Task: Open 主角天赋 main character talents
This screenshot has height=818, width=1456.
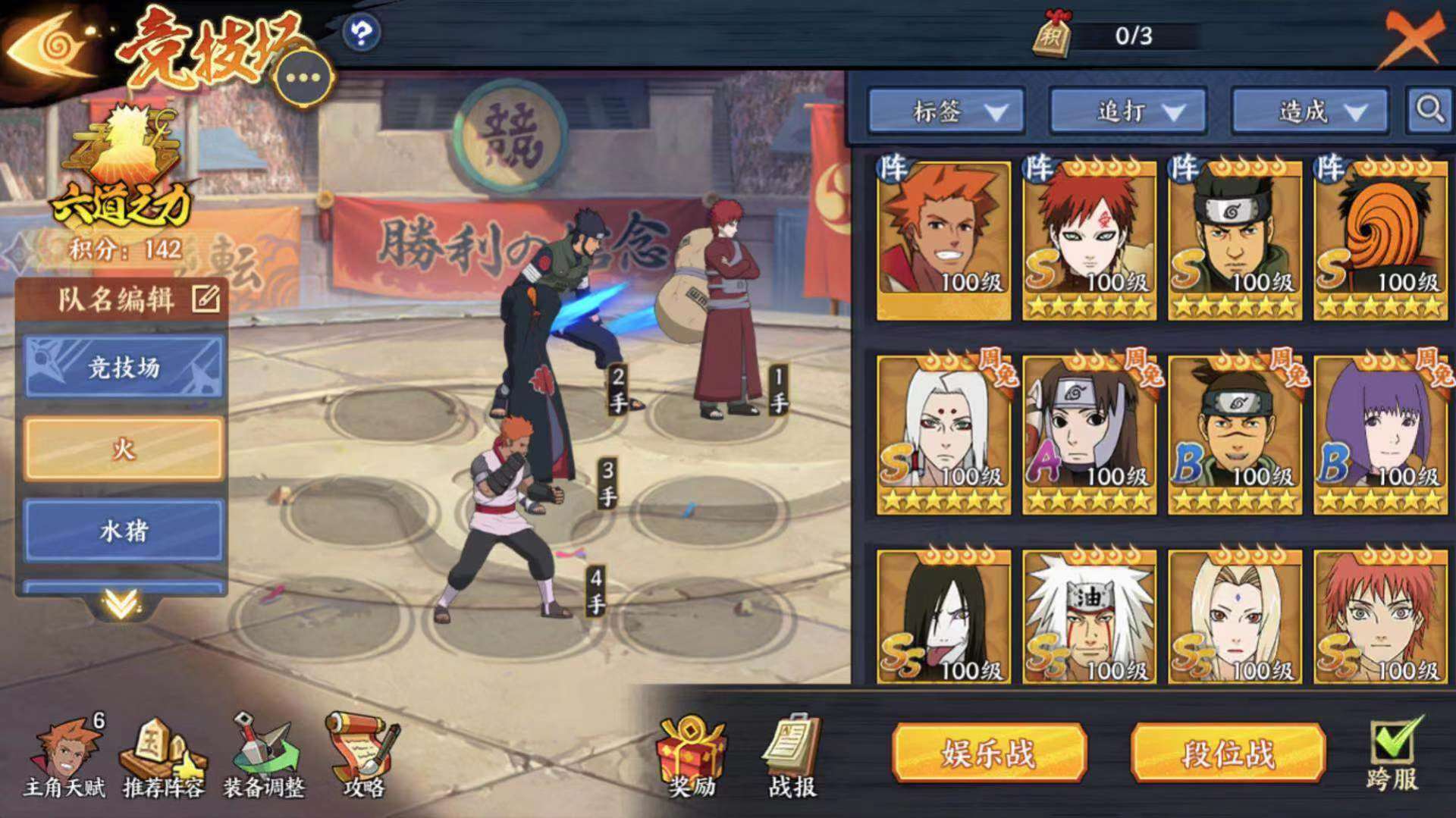Action: click(64, 758)
